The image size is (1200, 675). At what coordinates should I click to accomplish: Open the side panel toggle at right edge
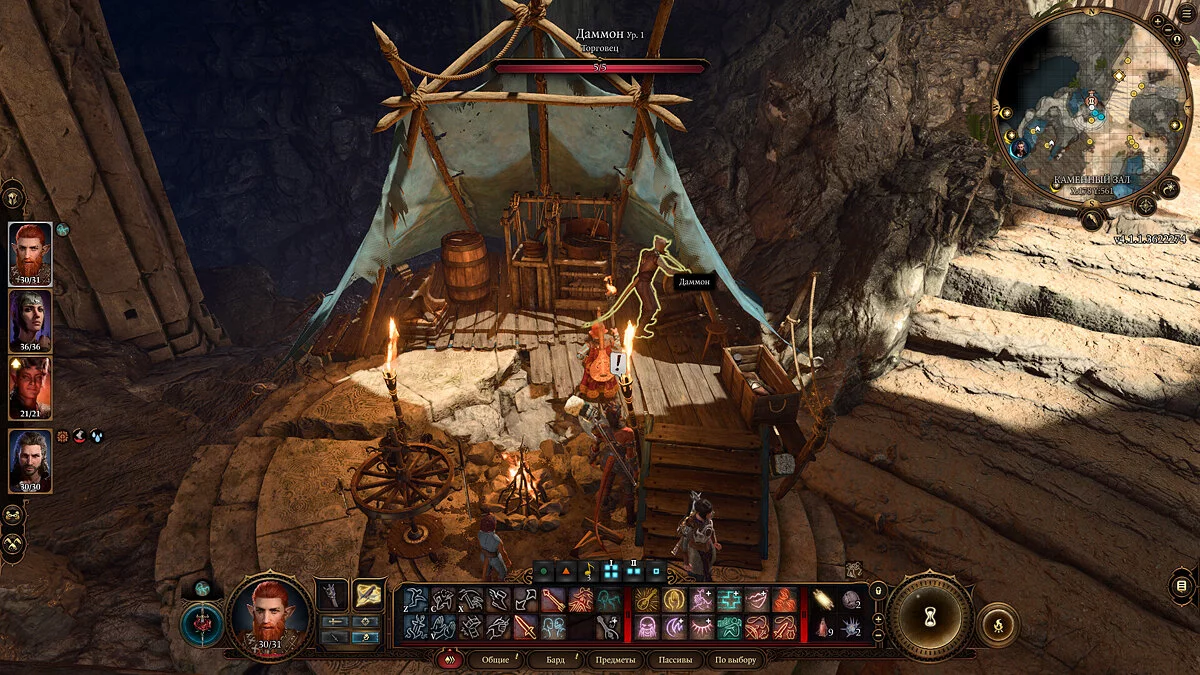coord(1181,587)
